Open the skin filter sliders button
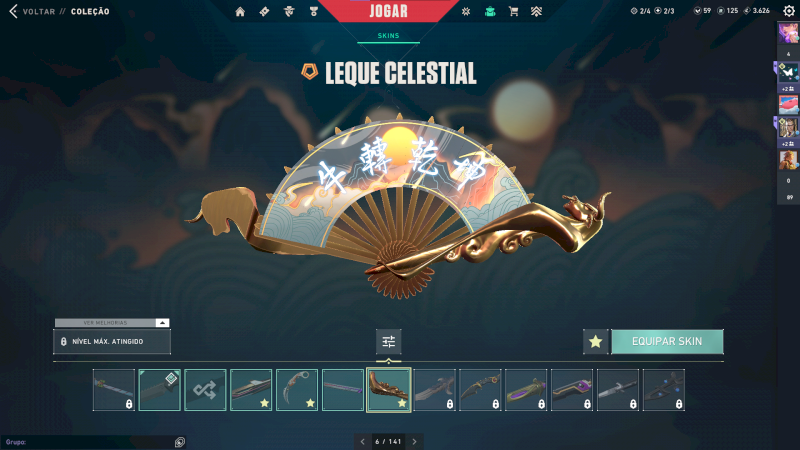The width and height of the screenshot is (800, 450). (389, 341)
